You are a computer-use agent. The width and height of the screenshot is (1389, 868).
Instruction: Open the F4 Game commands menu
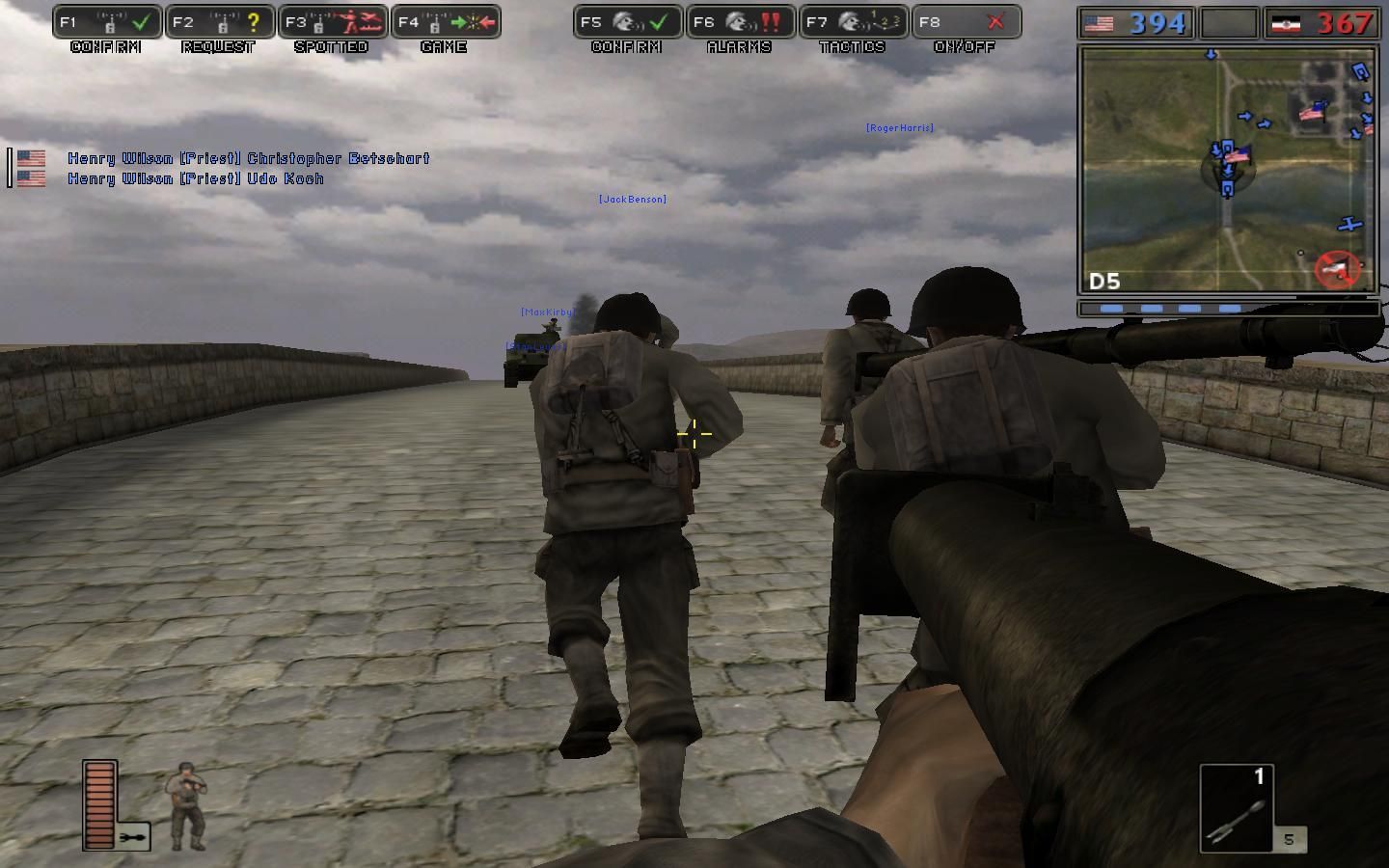coord(446,22)
